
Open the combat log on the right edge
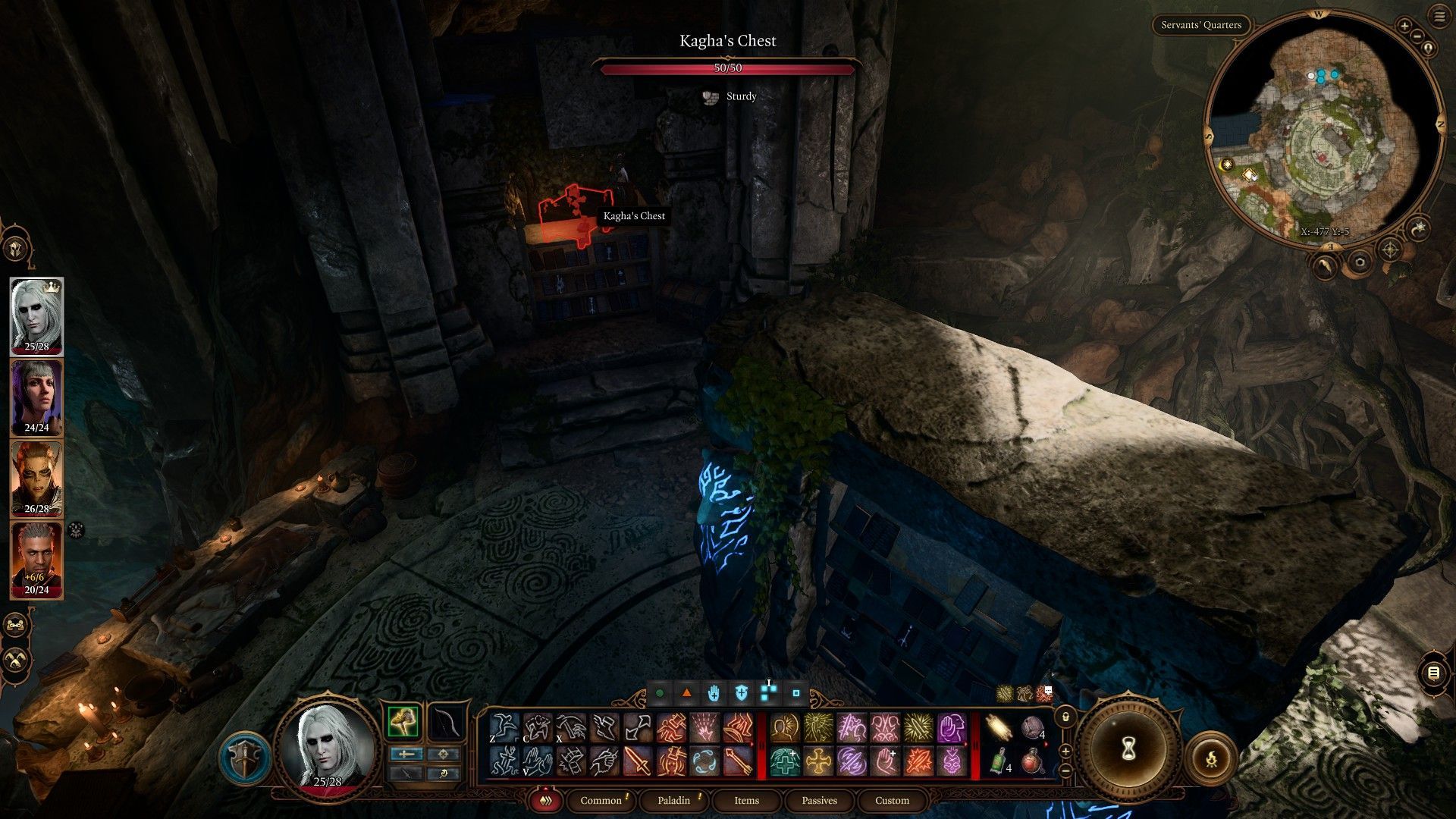coord(1432,673)
